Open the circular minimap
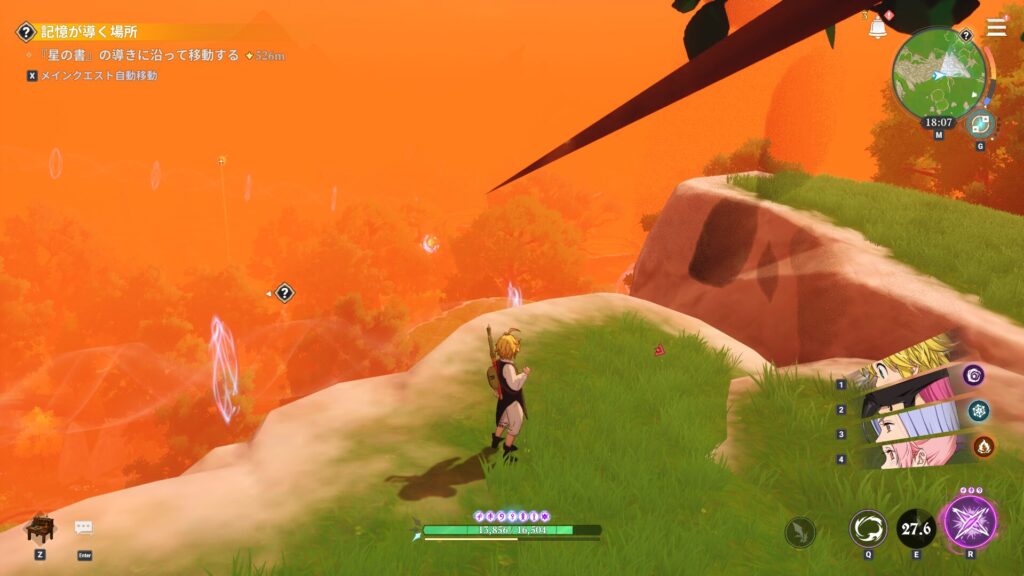 pos(938,72)
